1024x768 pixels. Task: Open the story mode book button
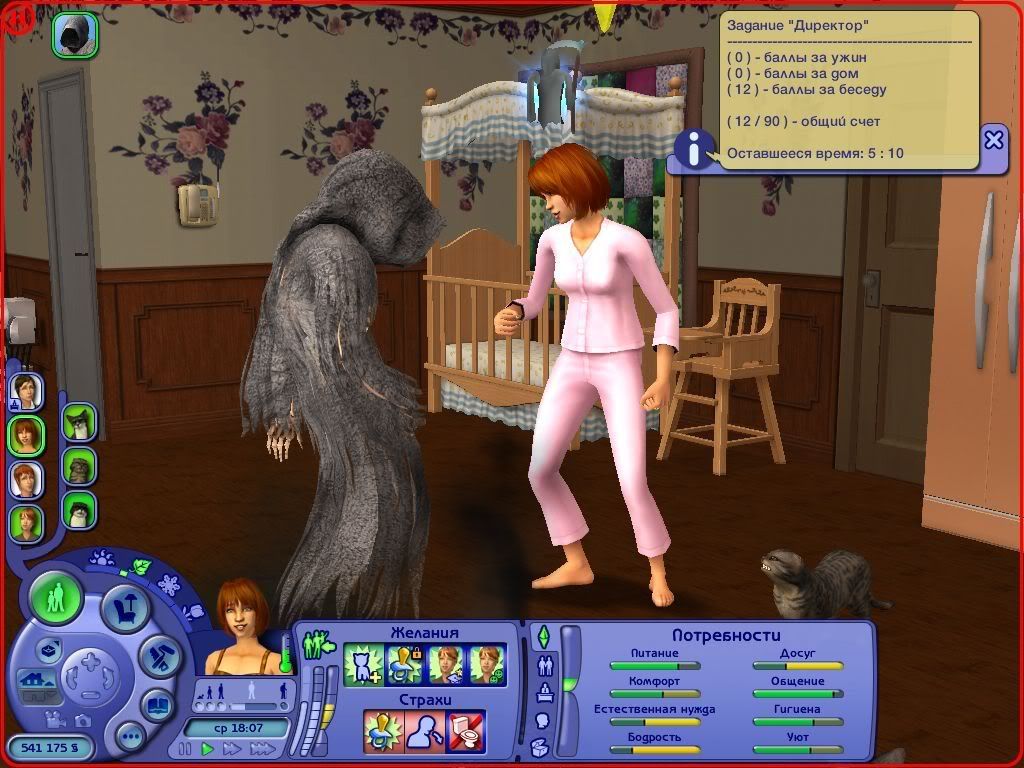pos(157,705)
